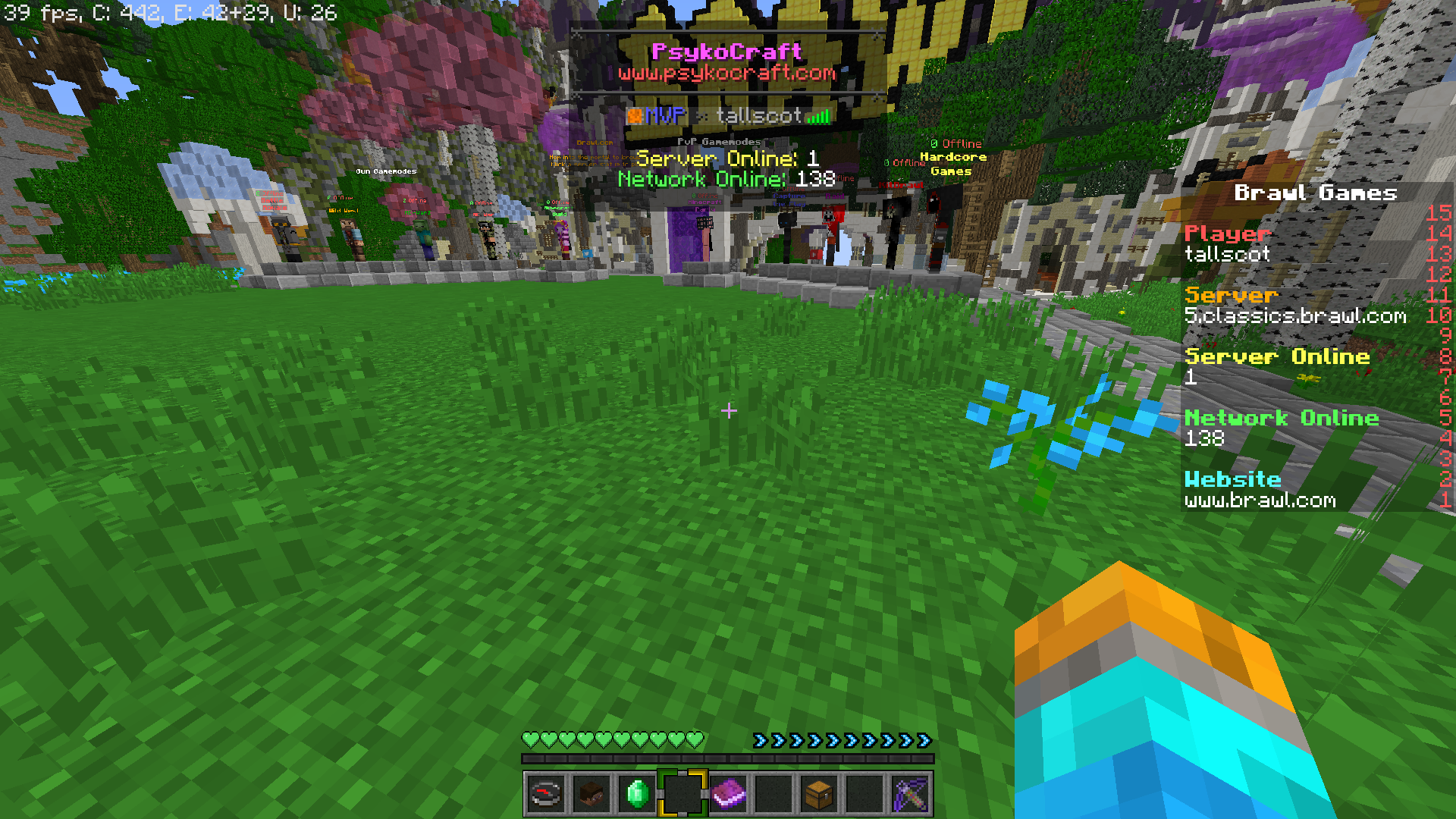Click the tallscot MVP player list entry

[728, 115]
